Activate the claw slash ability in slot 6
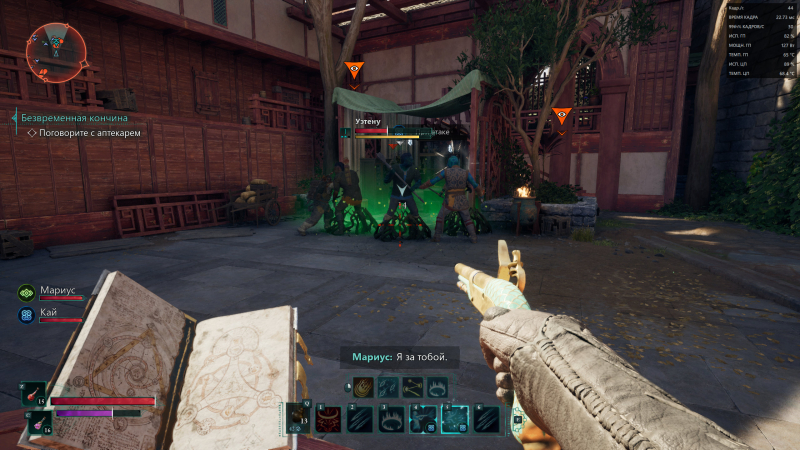The width and height of the screenshot is (800, 450). [488, 419]
